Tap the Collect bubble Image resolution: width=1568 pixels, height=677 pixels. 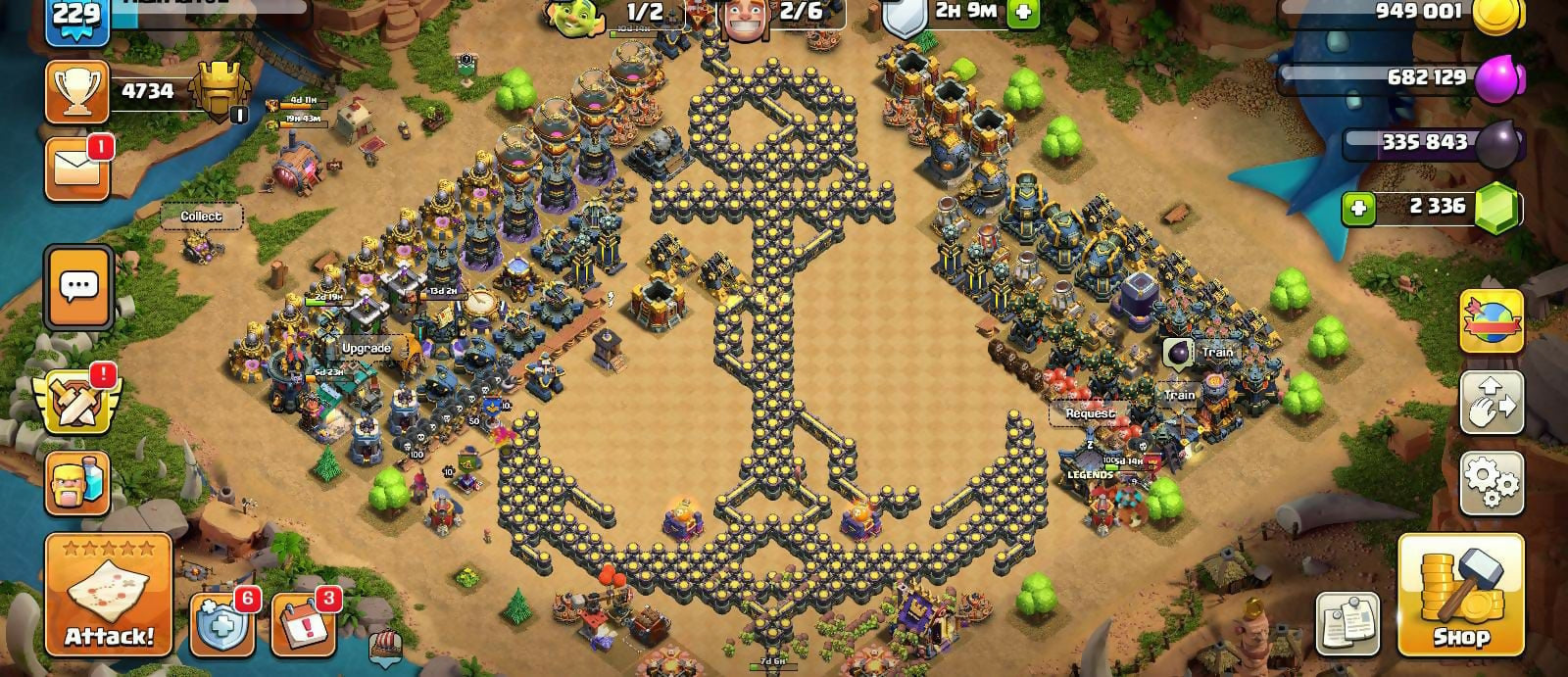(x=201, y=217)
